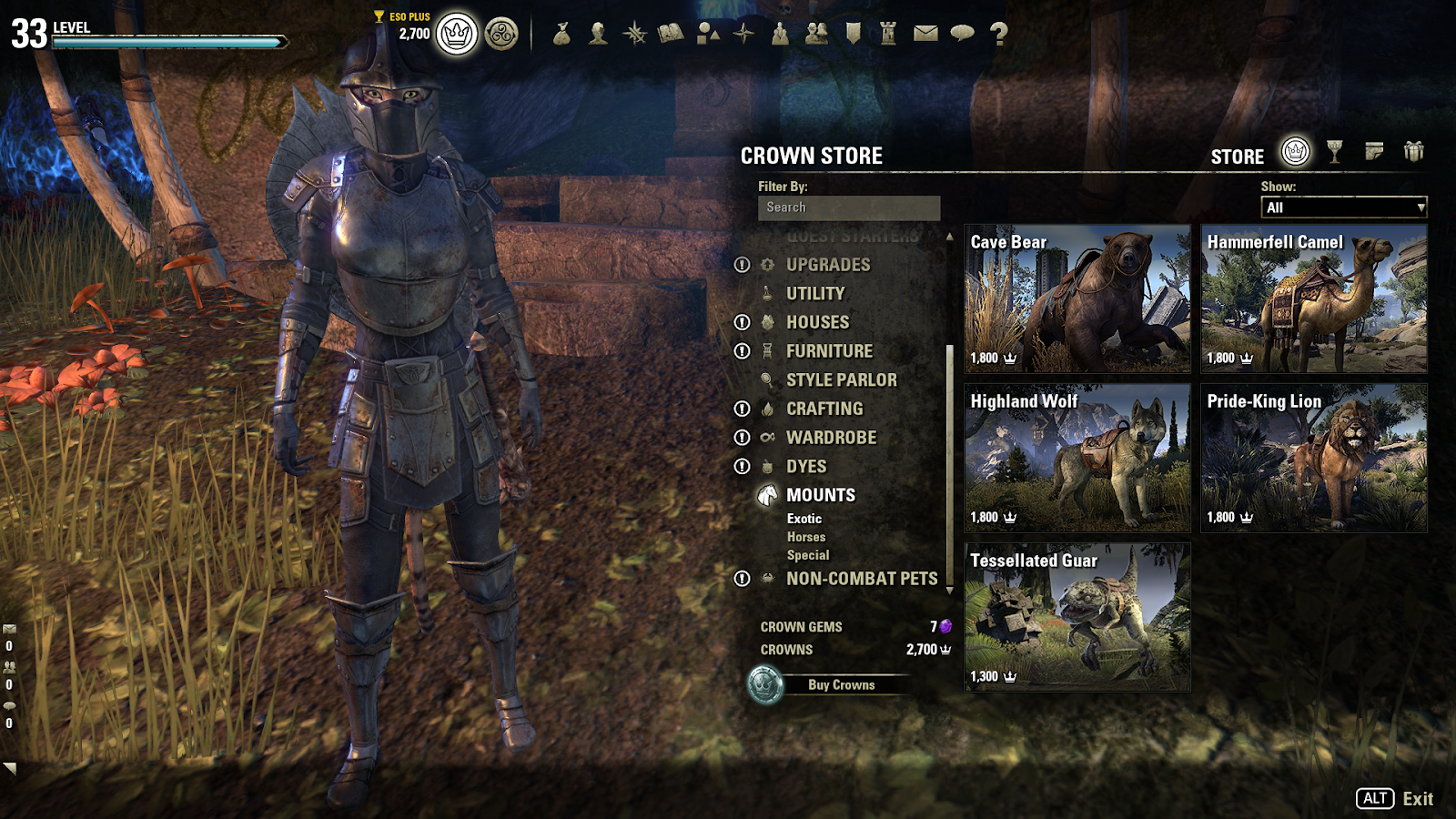
Task: Choose the Hammerfell Camel mount
Action: 1313,298
